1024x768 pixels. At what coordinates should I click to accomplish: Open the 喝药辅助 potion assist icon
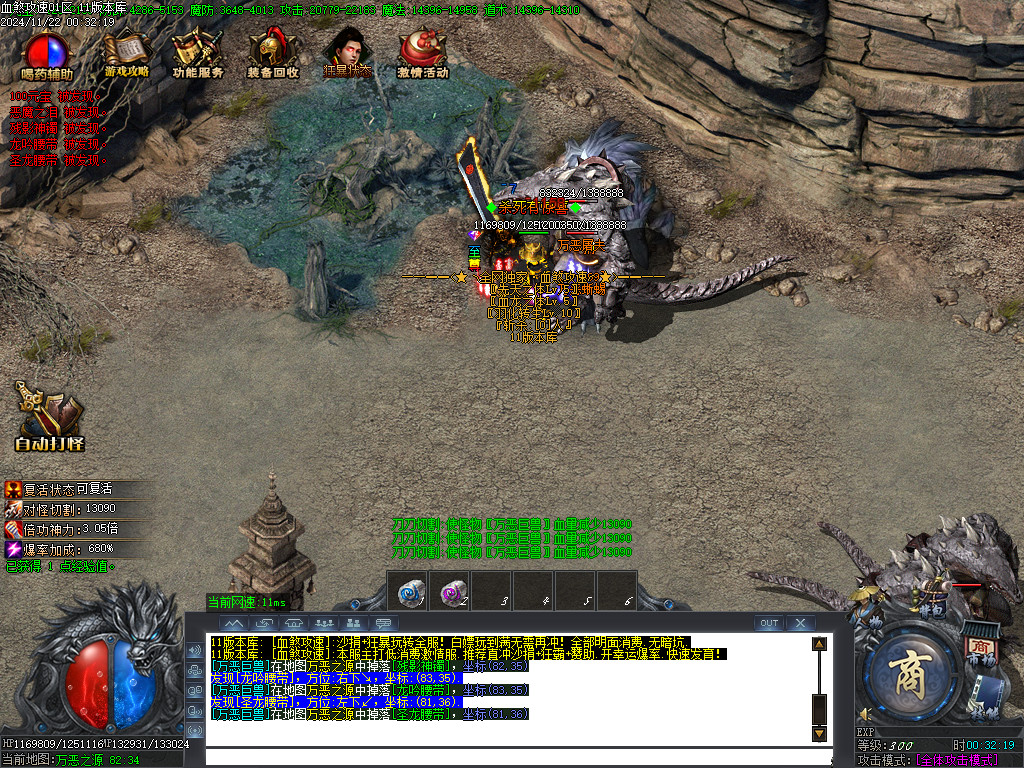46,55
